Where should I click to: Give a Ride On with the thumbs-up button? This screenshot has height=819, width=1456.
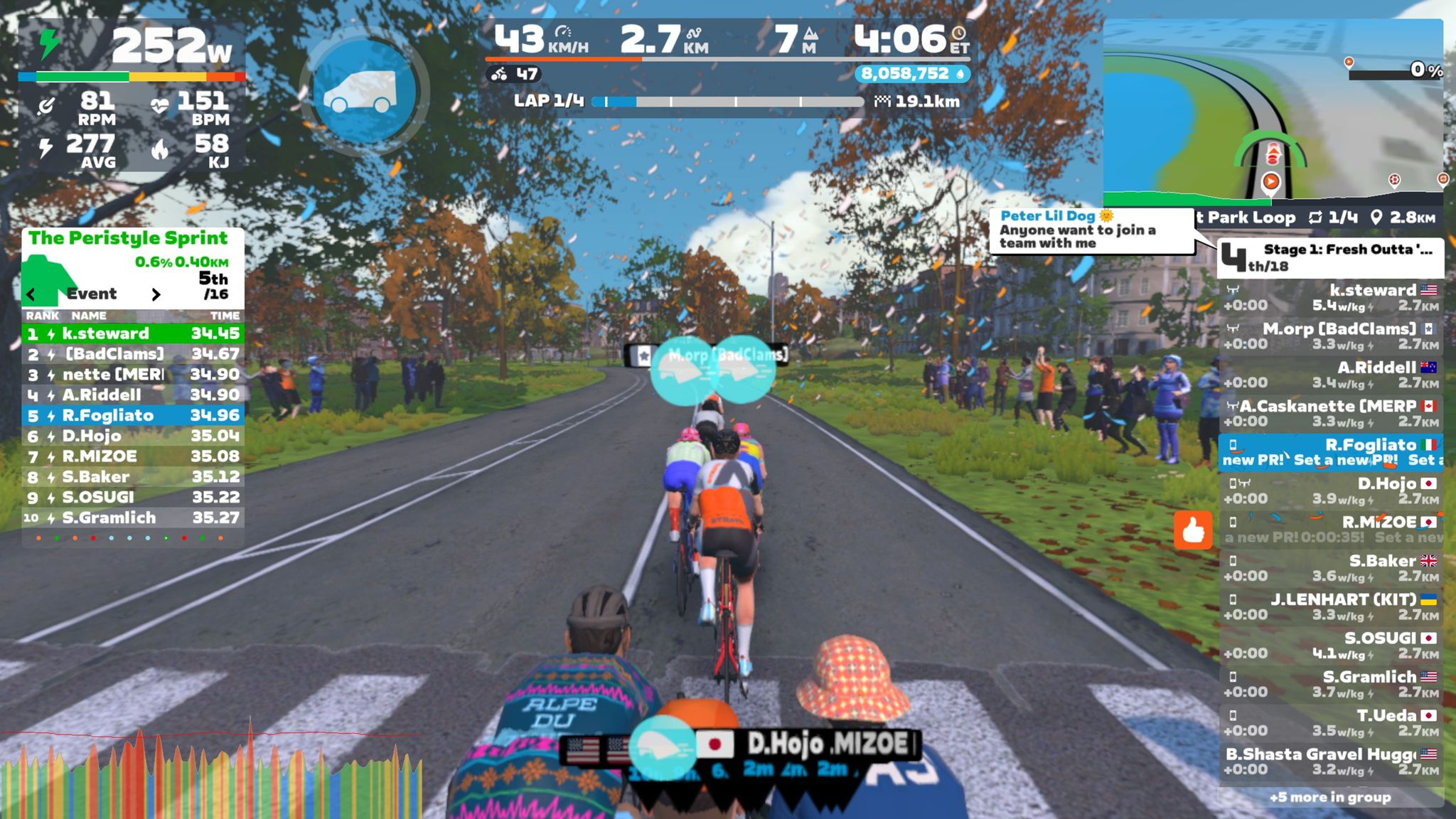coord(1192,530)
